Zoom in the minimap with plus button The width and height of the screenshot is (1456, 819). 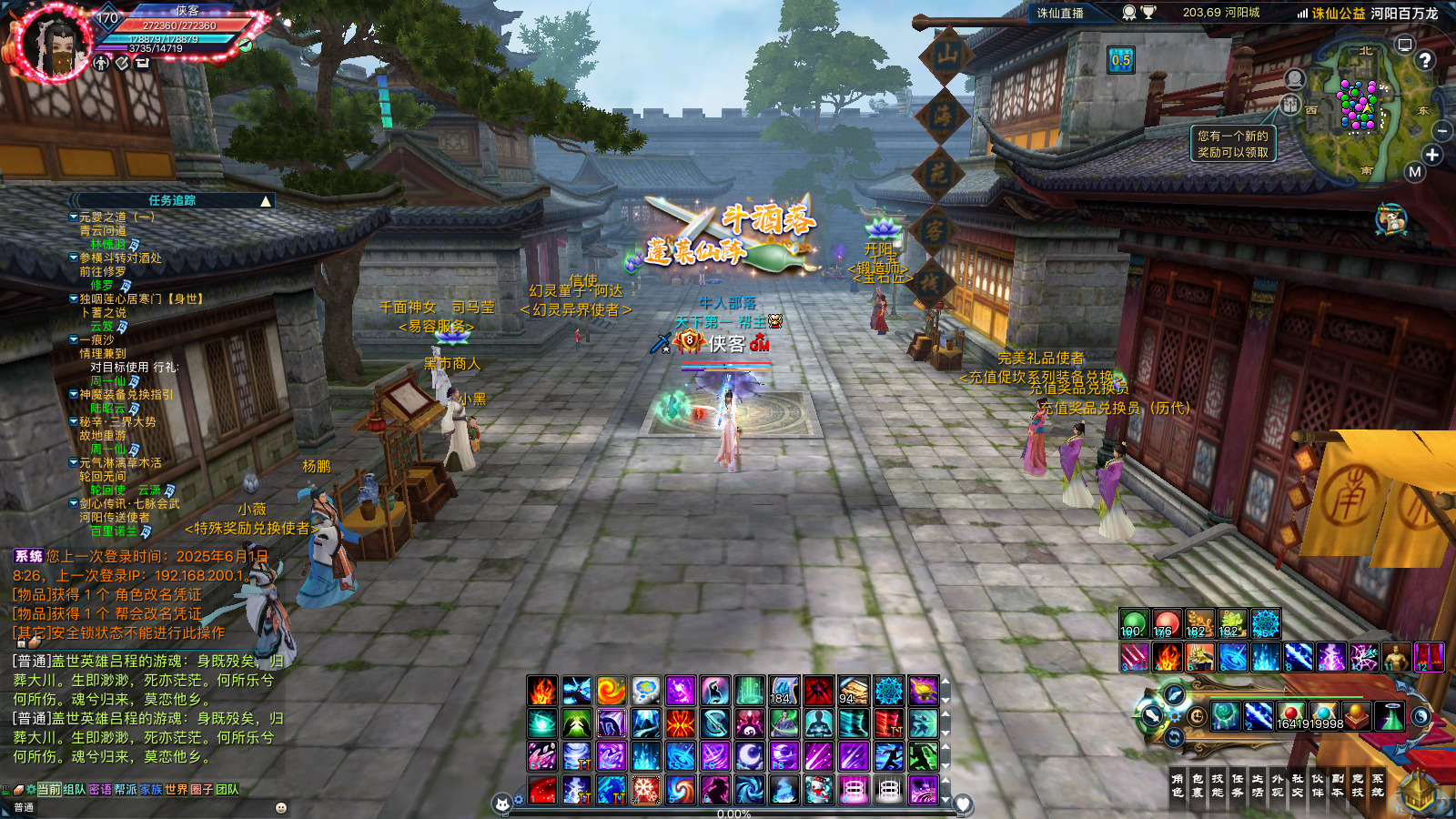[x=1432, y=155]
